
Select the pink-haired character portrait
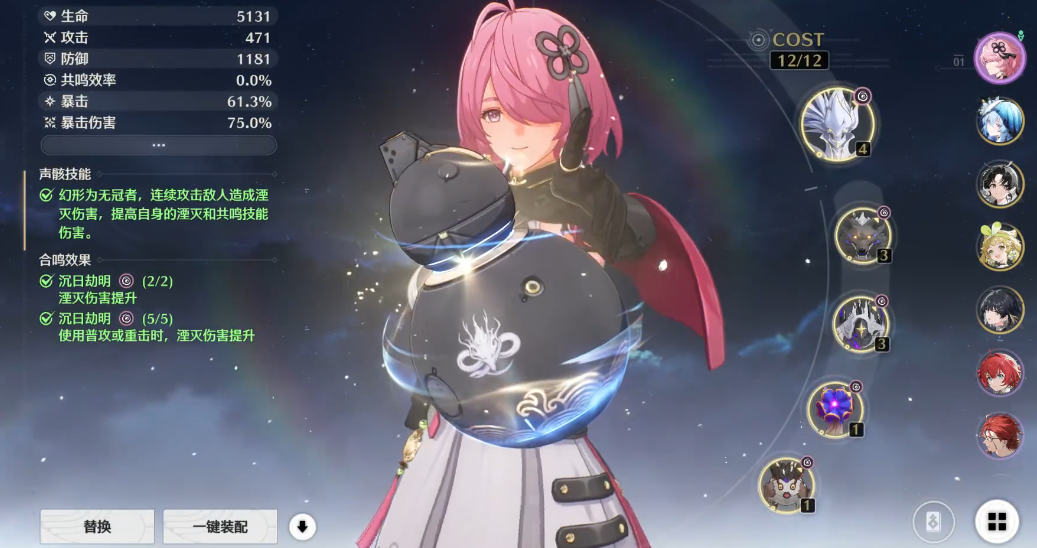pyautogui.click(x=1000, y=58)
